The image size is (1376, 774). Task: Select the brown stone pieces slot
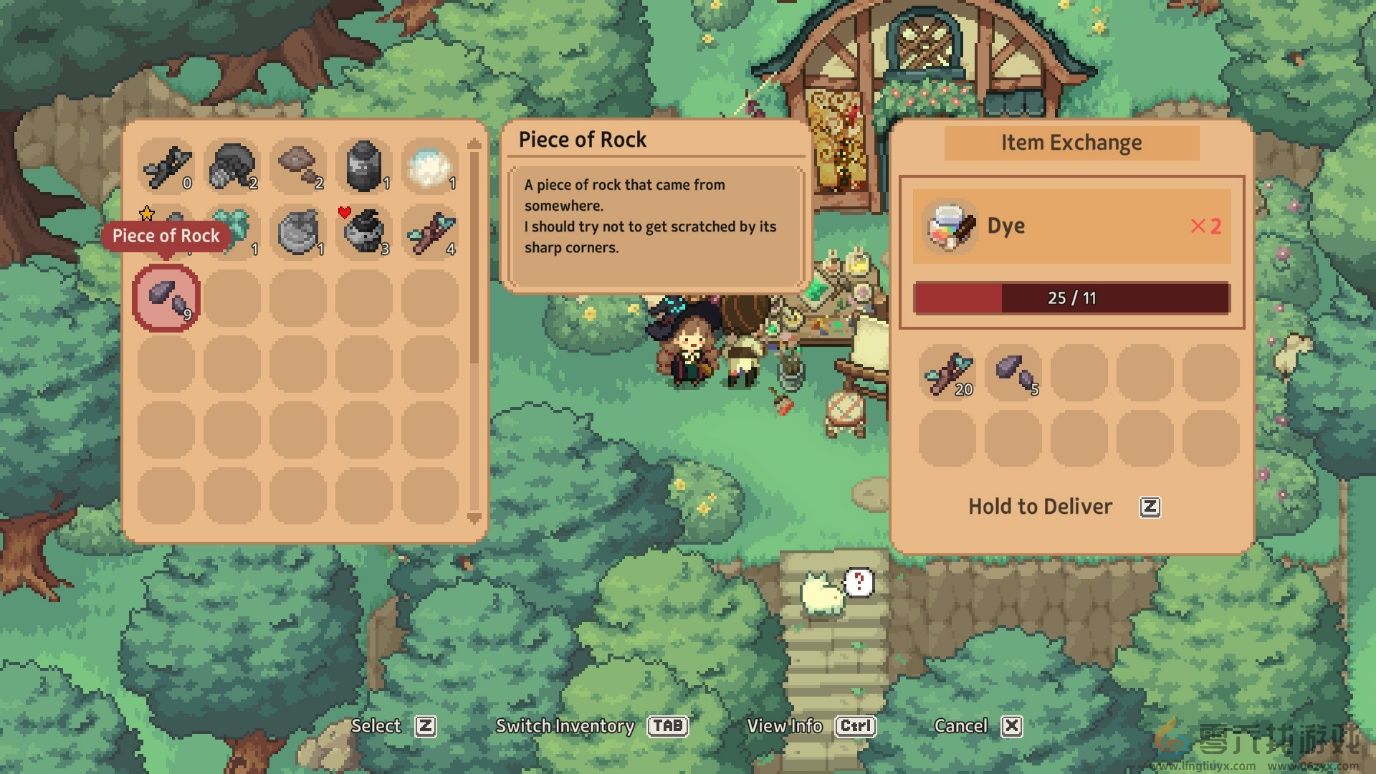pos(298,166)
